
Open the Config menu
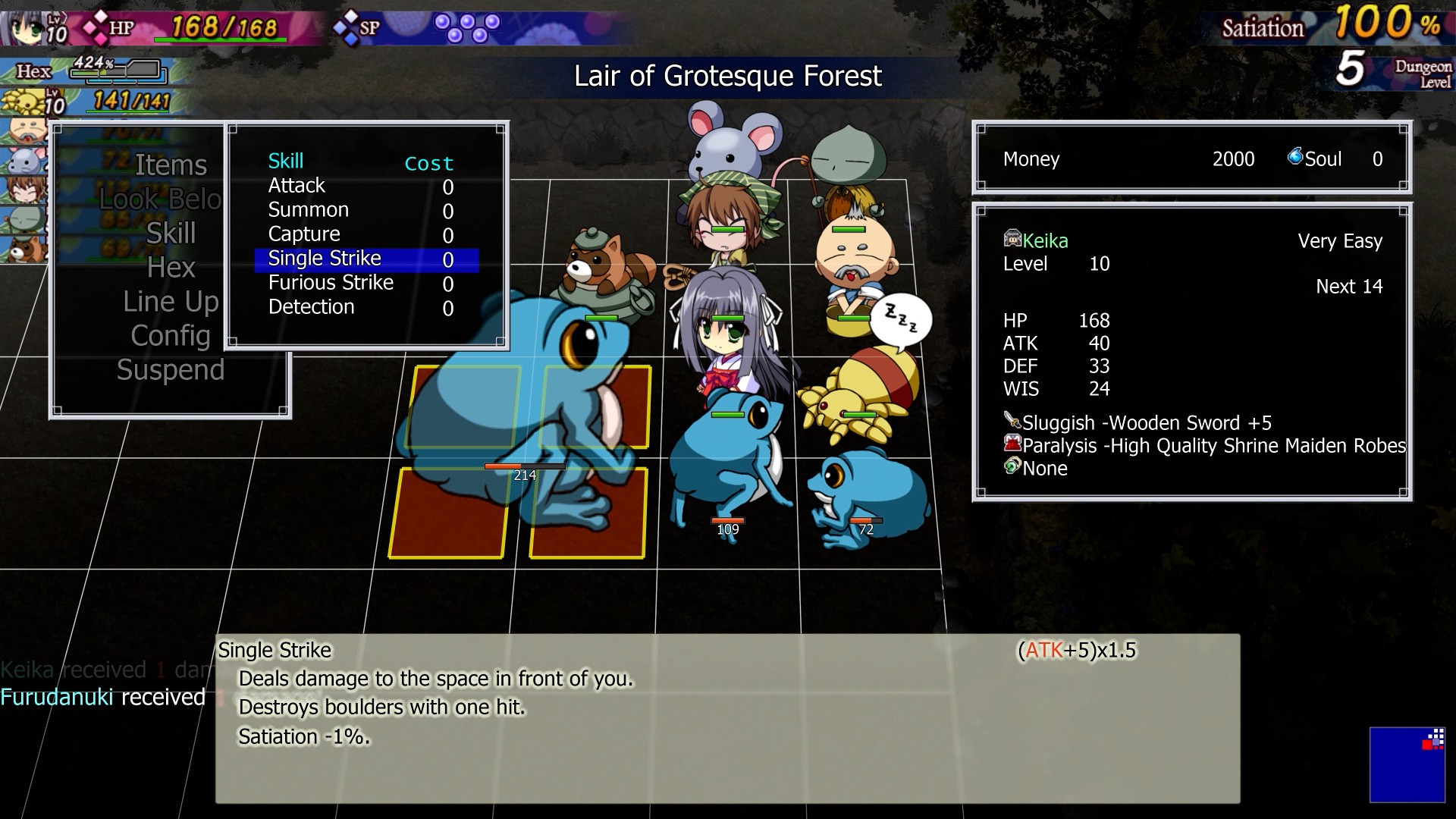coord(171,336)
